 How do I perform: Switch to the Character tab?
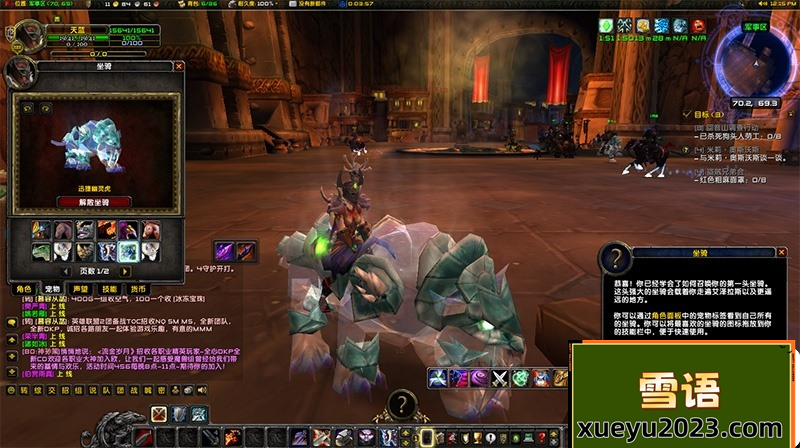point(23,288)
